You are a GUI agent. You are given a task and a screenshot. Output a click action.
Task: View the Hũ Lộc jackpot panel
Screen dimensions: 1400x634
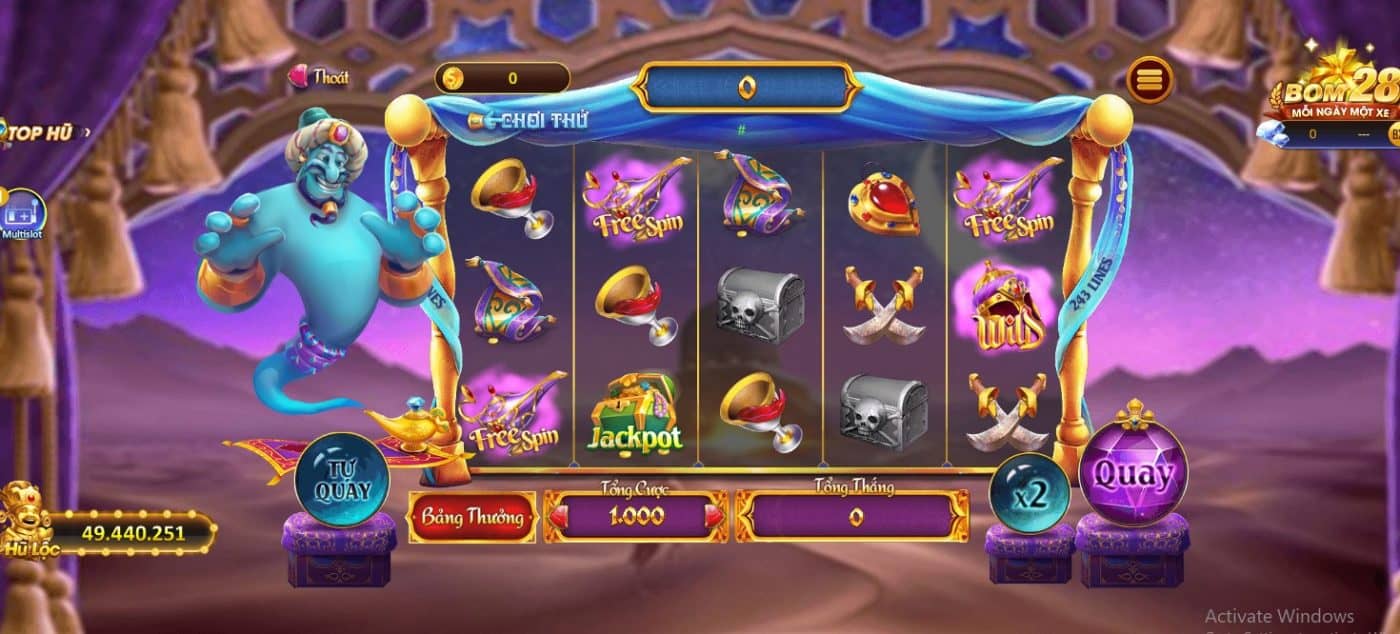tap(118, 533)
